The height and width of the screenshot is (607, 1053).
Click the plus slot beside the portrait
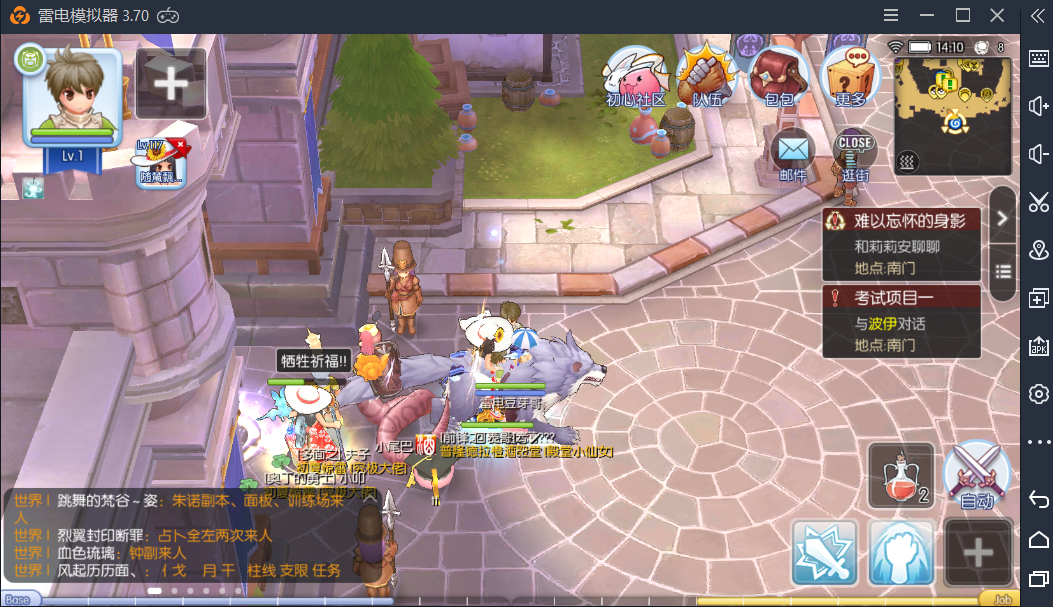(171, 84)
